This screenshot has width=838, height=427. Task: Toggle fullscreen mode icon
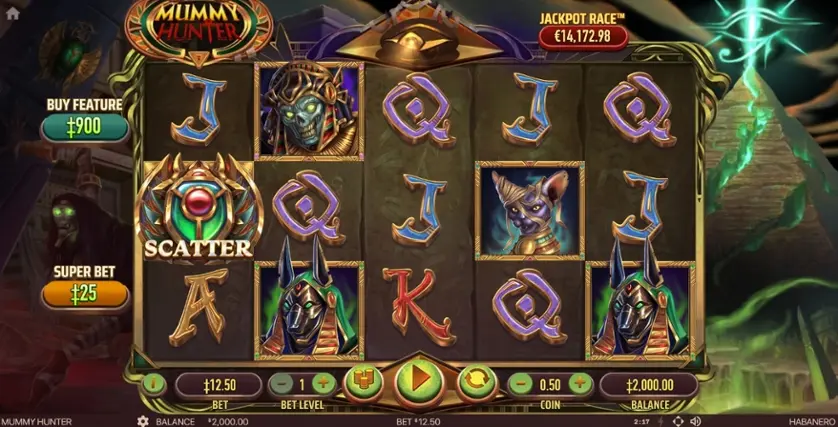677,422
